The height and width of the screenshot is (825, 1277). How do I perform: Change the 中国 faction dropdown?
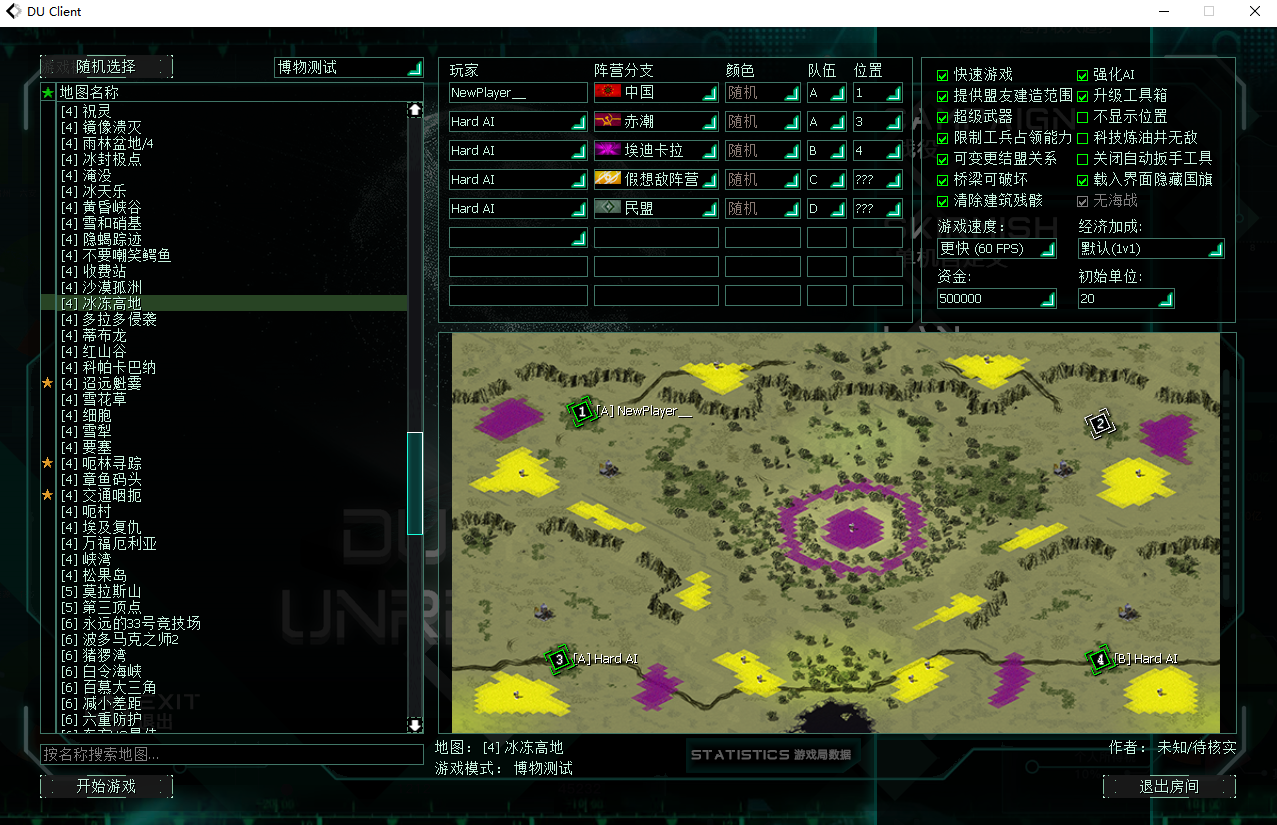656,93
